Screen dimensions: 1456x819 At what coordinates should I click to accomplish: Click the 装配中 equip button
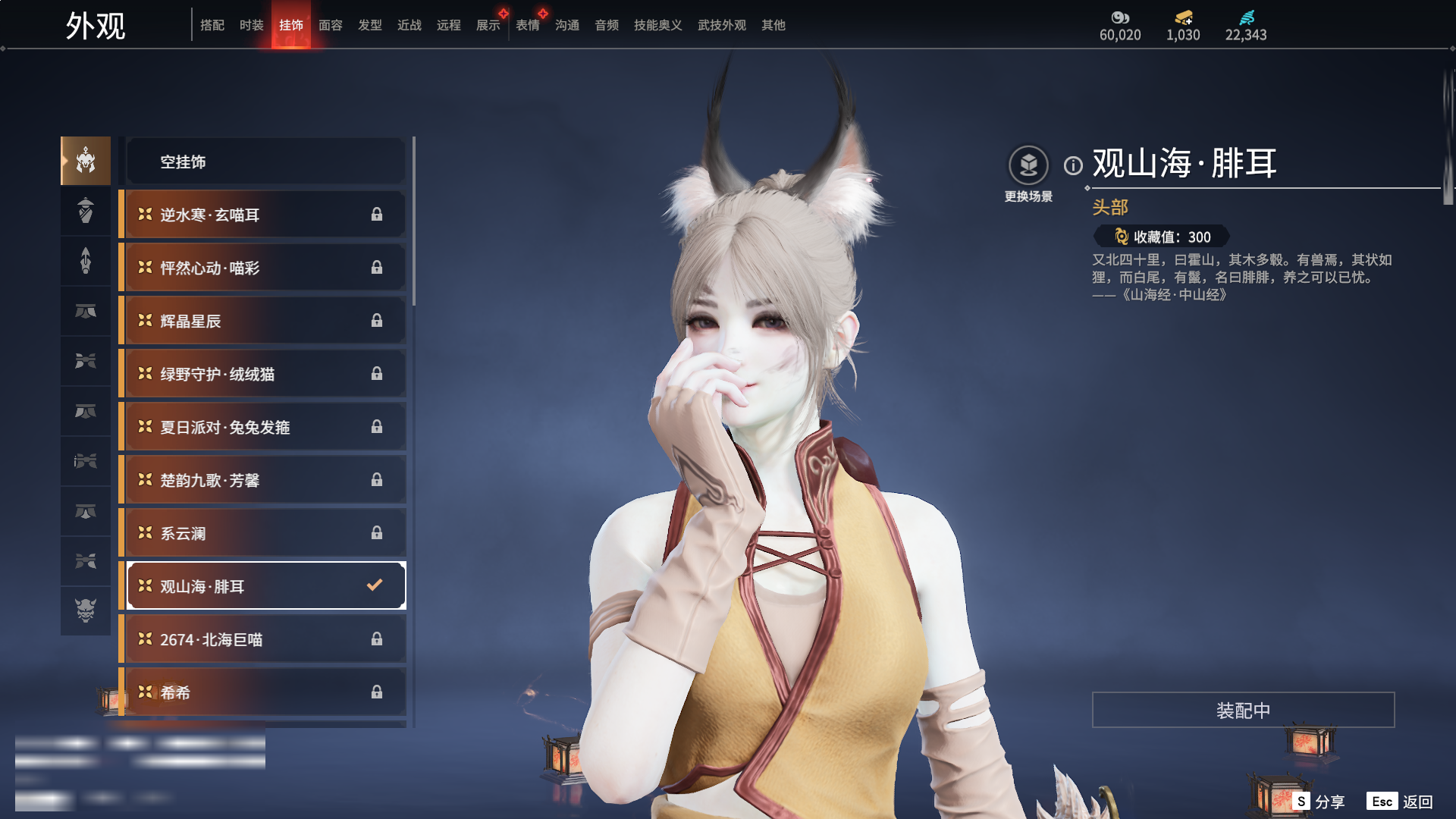[x=1243, y=710]
